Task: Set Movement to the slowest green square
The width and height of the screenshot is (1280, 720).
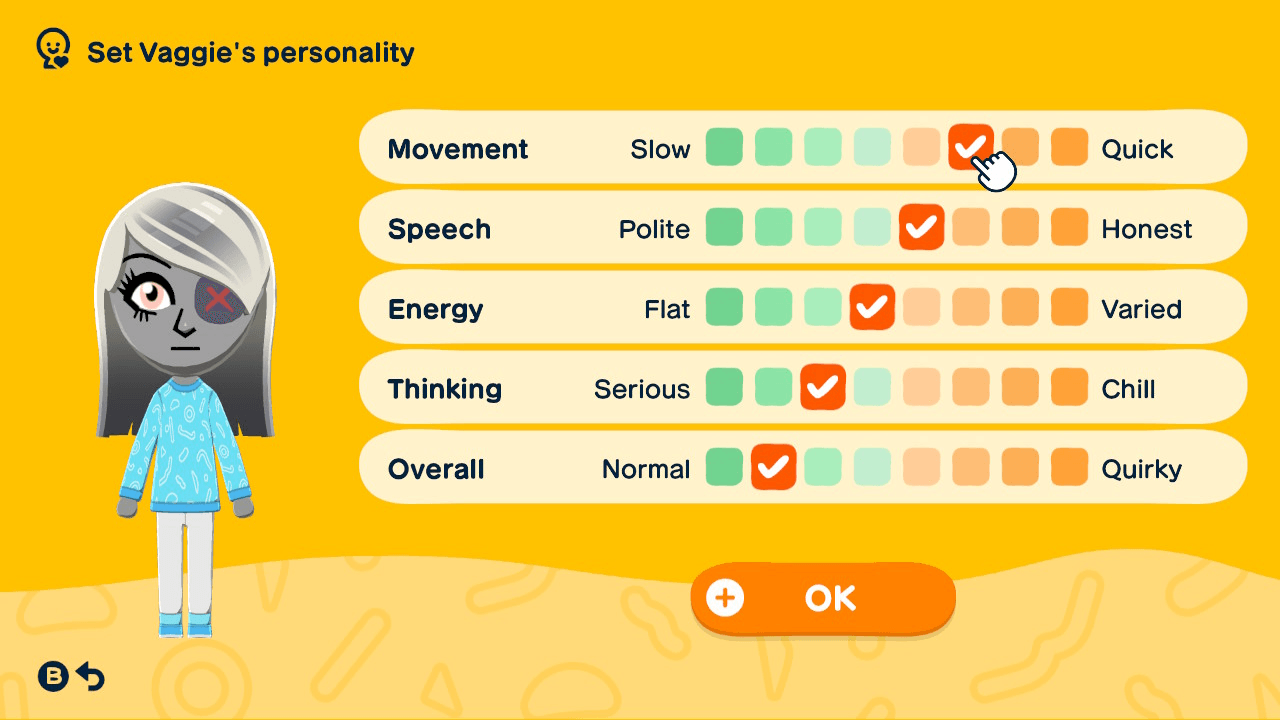Action: click(724, 146)
